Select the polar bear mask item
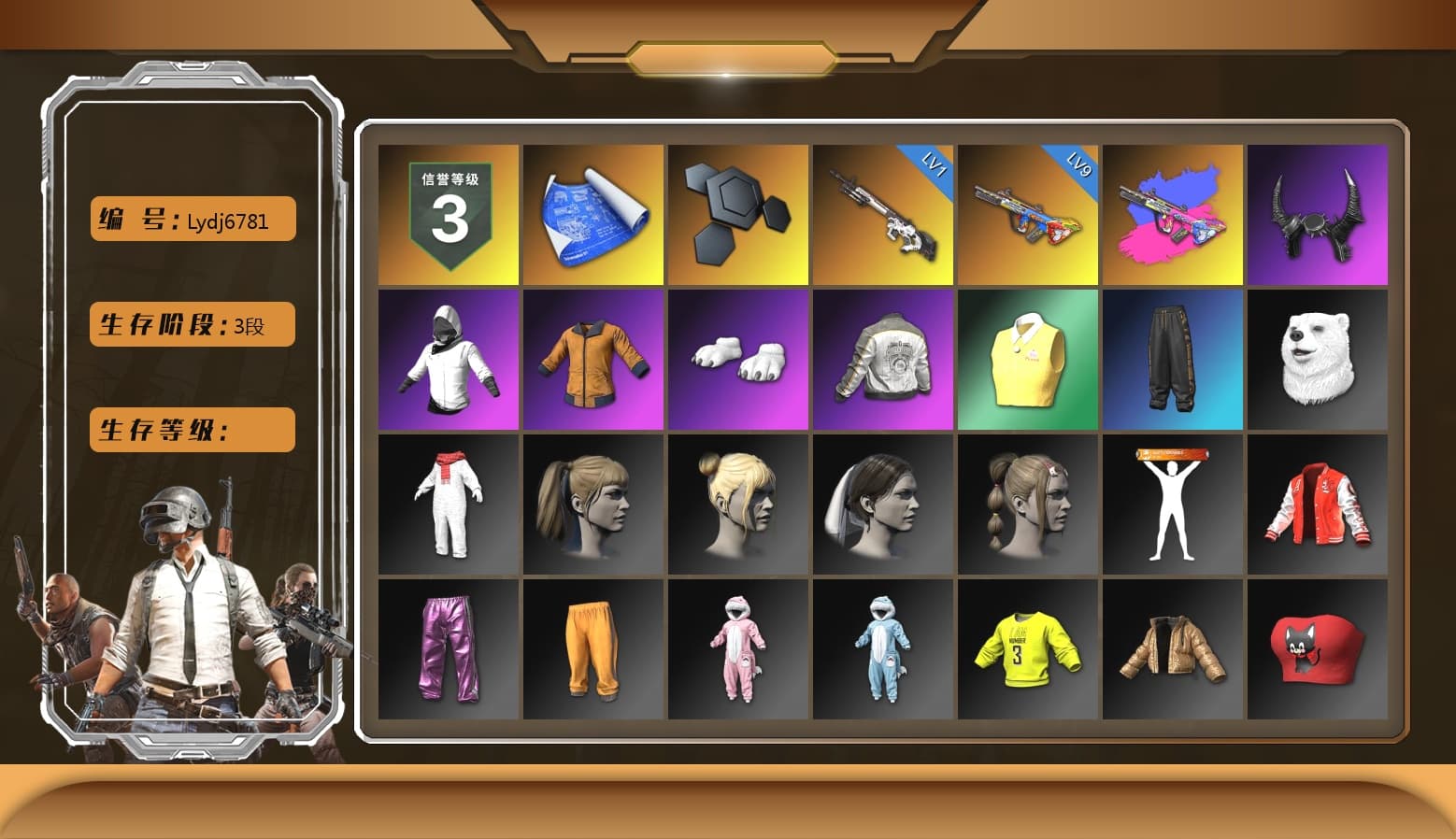This screenshot has width=1456, height=839. 1318,359
